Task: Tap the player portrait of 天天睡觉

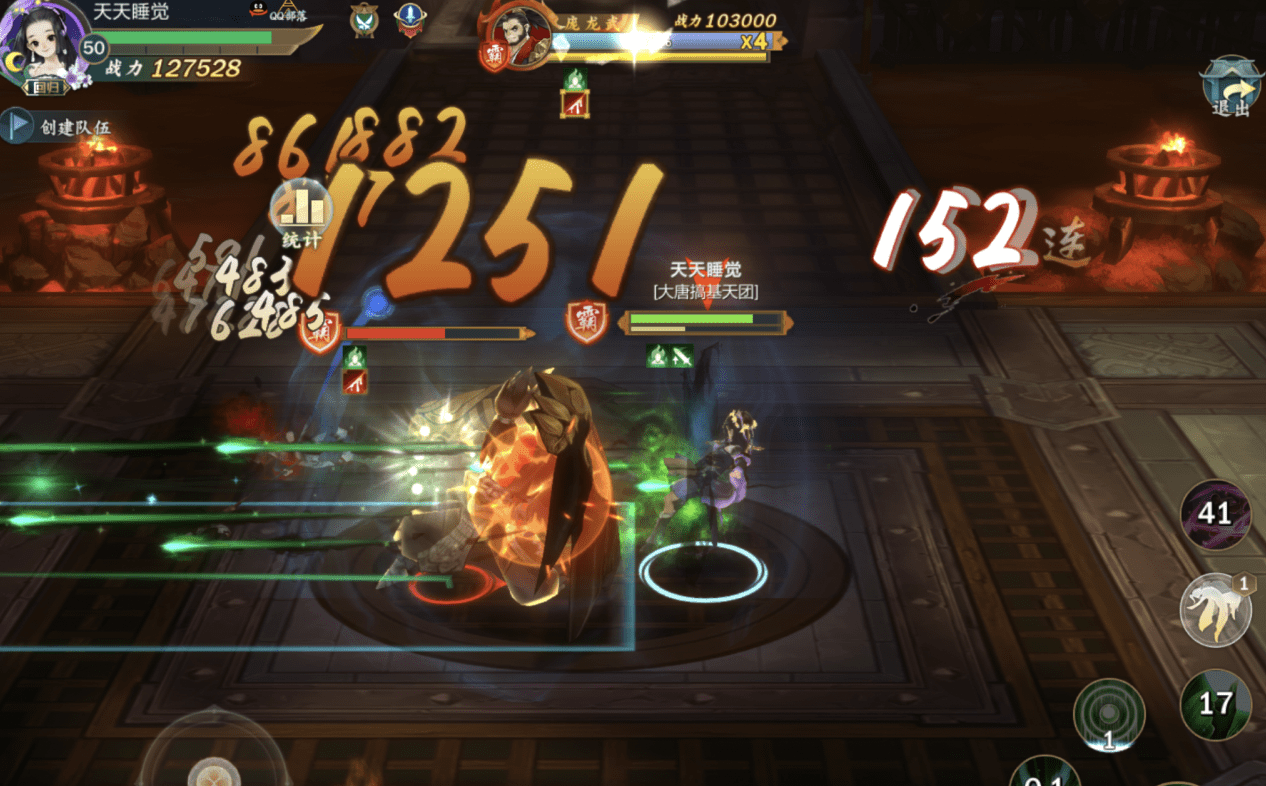Action: click(40, 42)
